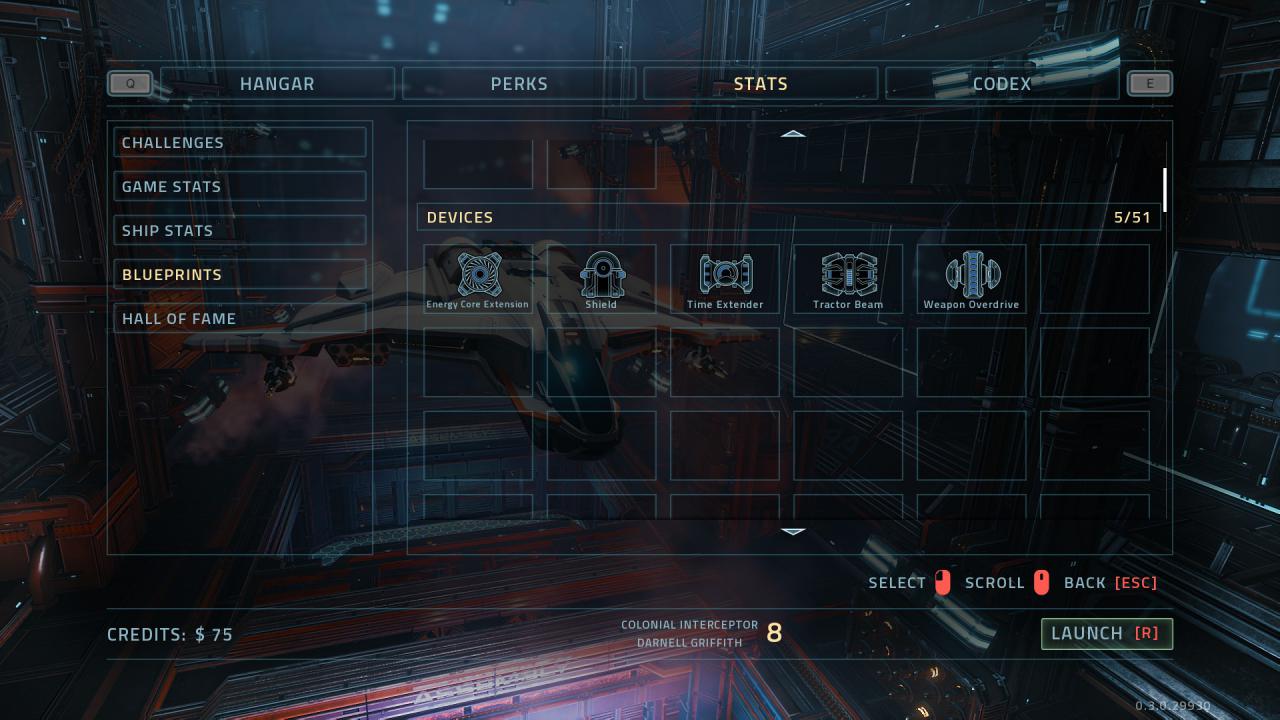1280x720 pixels.
Task: View the Ship Stats section
Action: (240, 231)
